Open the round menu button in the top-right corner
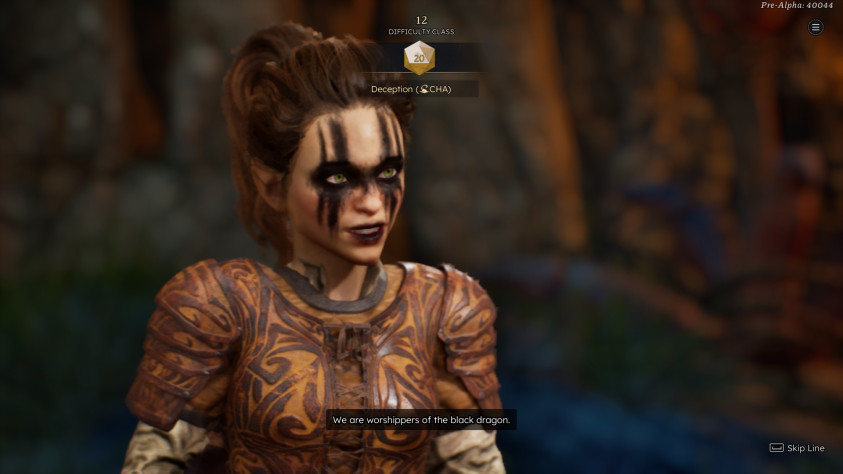The image size is (843, 474). (815, 28)
